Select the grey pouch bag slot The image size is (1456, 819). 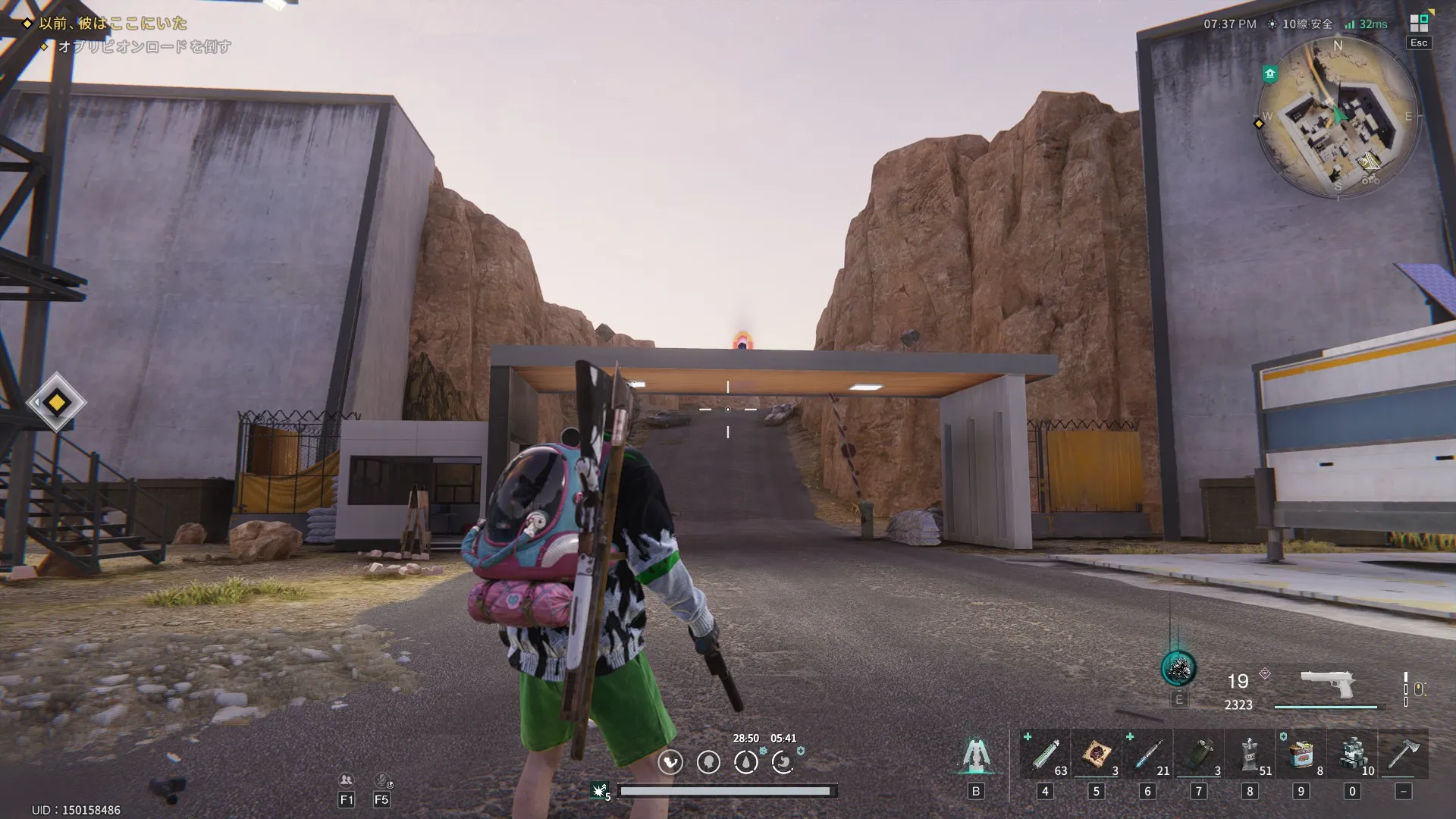click(x=1250, y=754)
